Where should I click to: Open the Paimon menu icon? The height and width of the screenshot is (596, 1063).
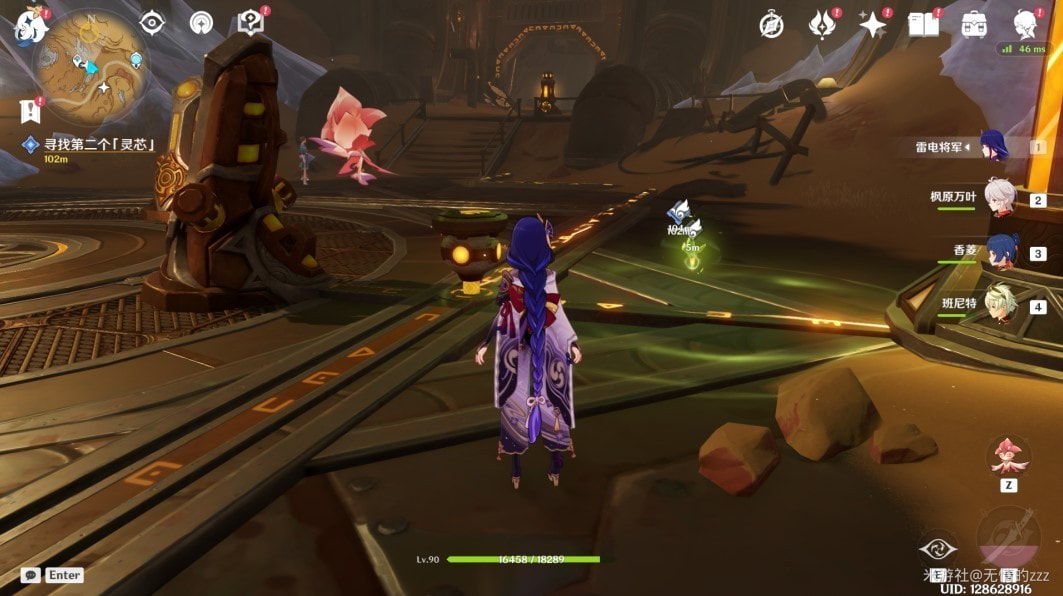[x=30, y=25]
